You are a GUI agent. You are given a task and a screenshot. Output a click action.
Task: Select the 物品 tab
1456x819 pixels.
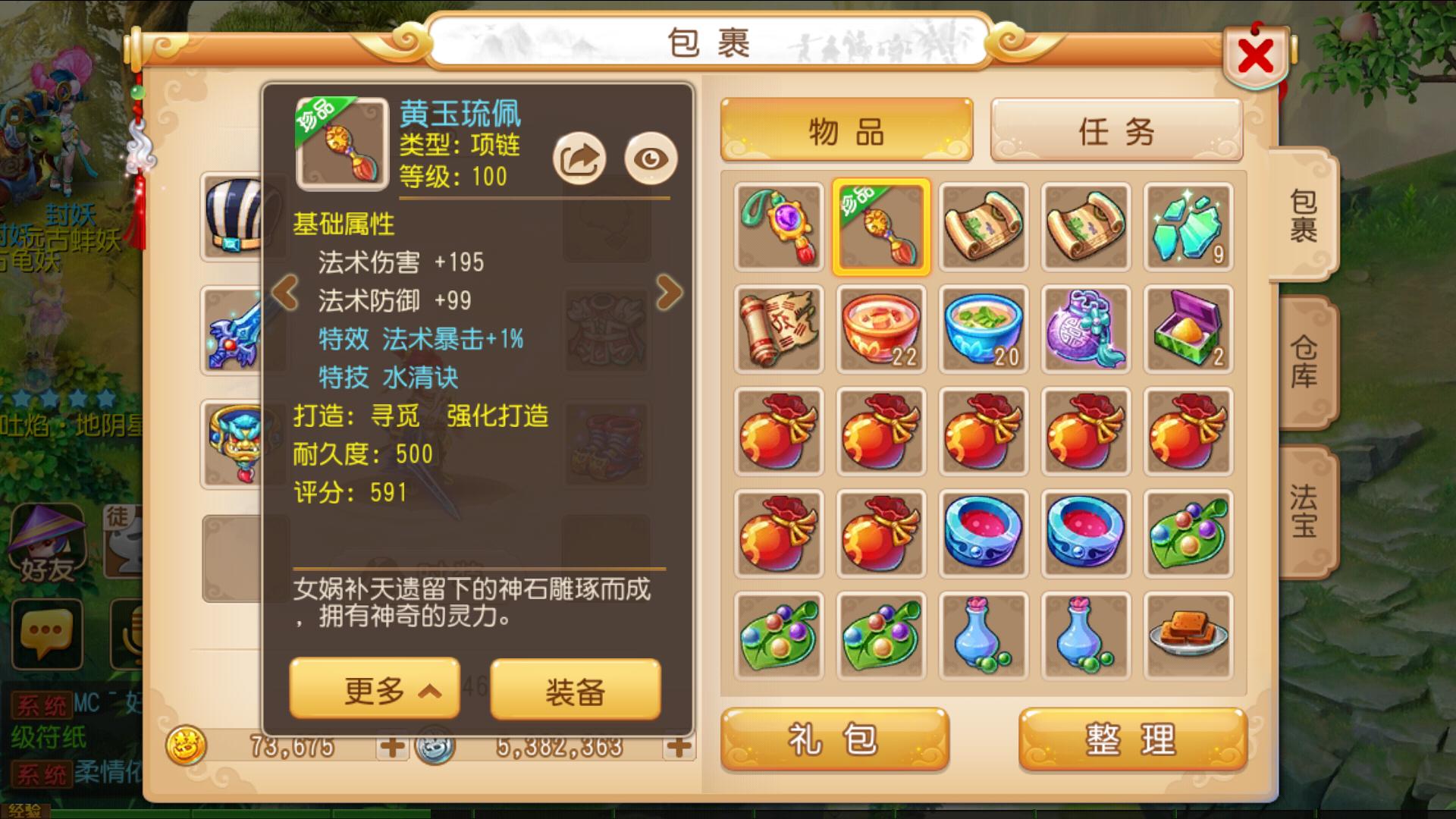point(846,130)
